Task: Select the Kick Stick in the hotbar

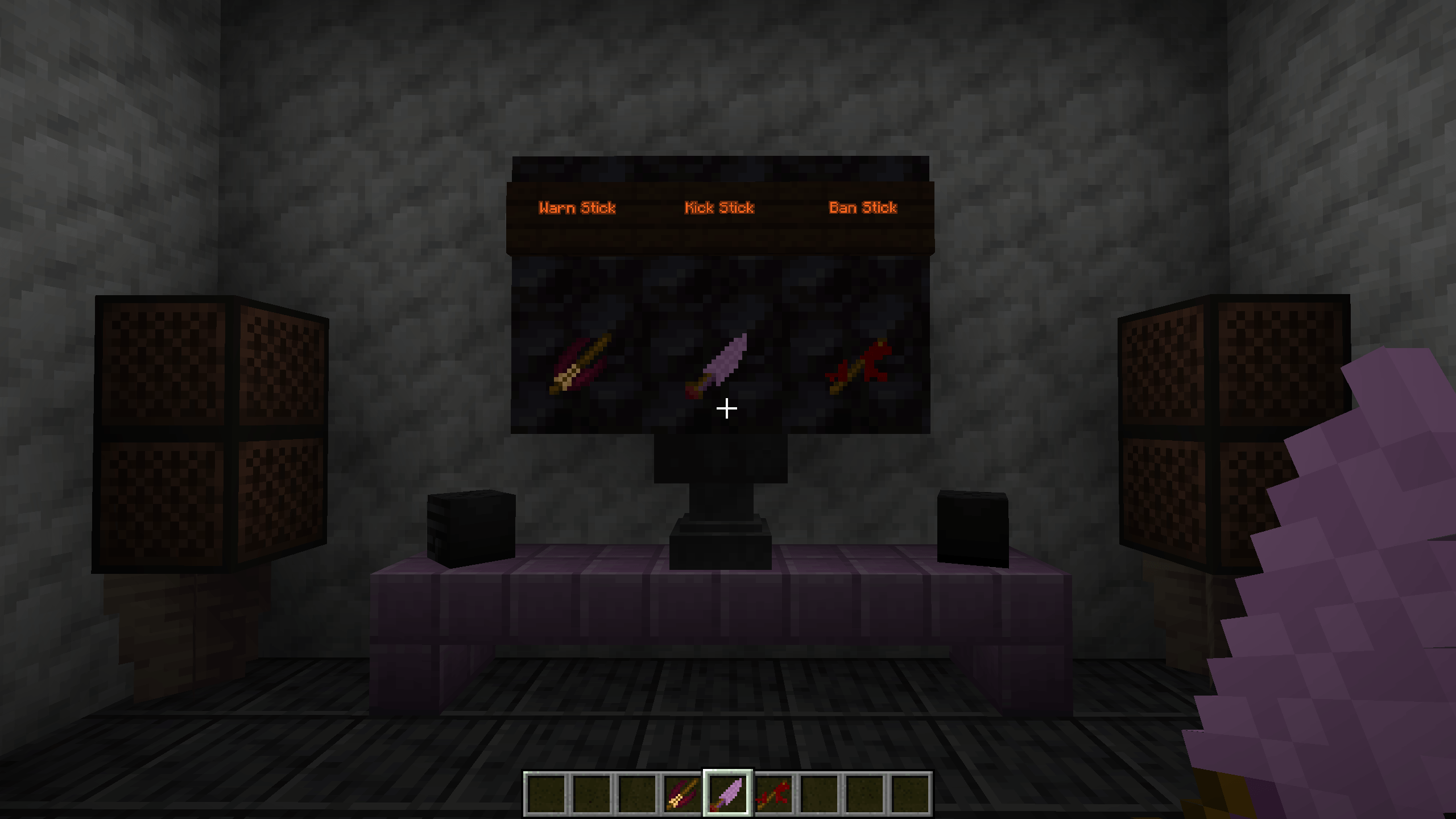Action: tap(729, 791)
